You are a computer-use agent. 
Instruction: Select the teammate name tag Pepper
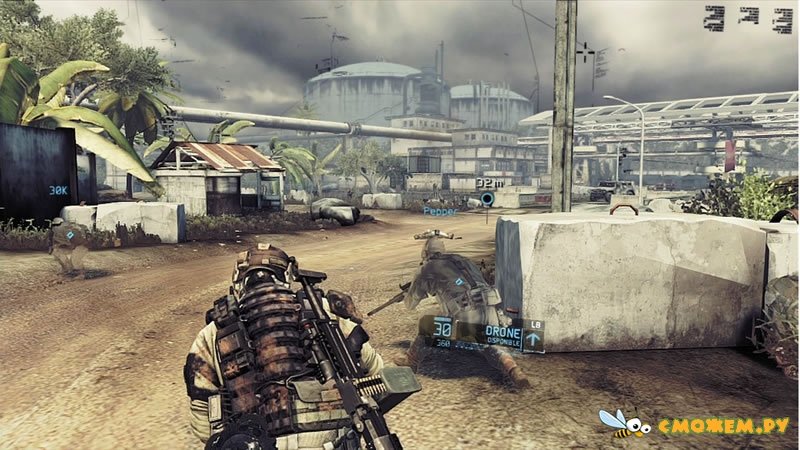tap(440, 212)
